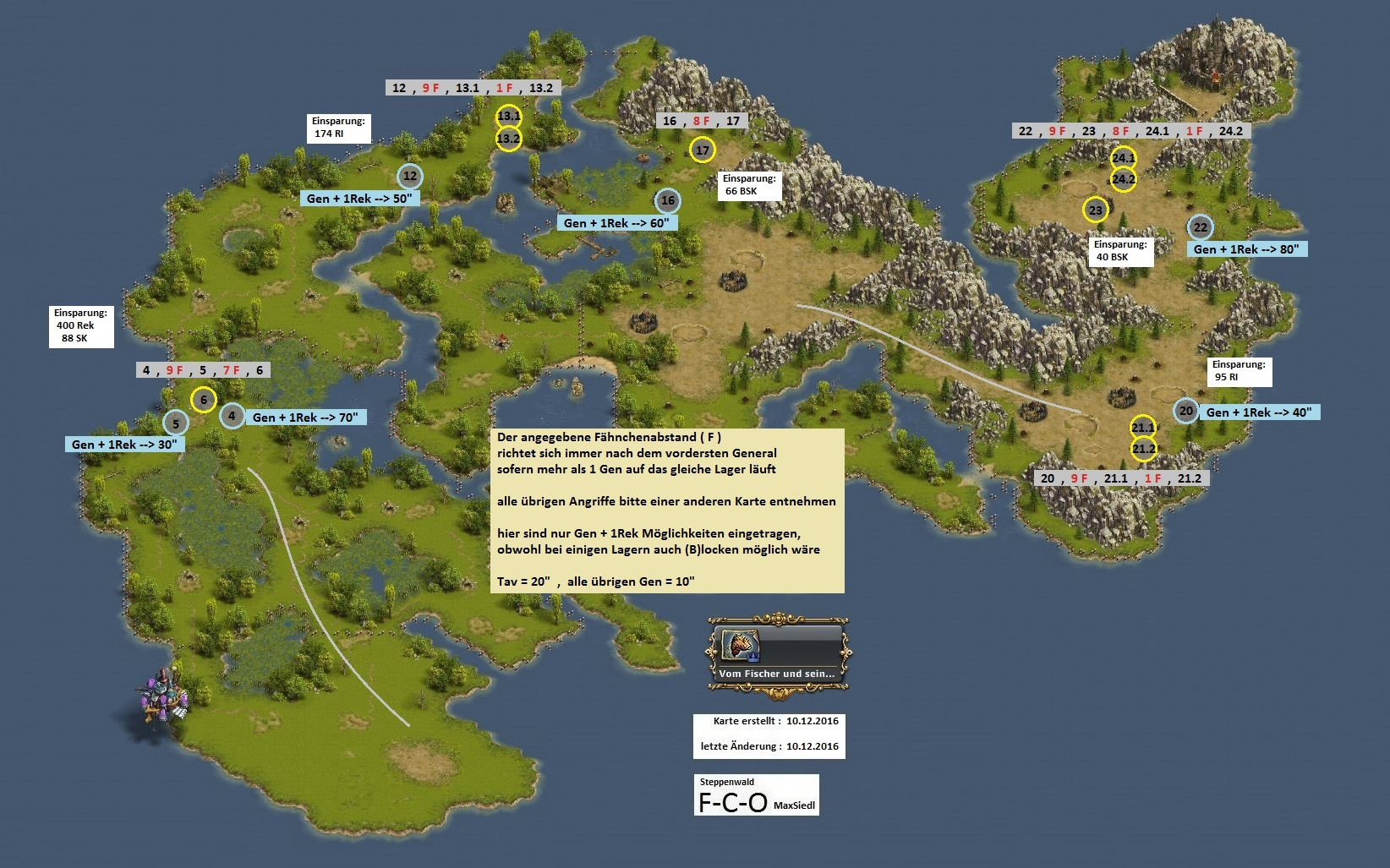Choose the blue-ringed circle marker 5
Viewport: 1390px width, 868px height.
pyautogui.click(x=175, y=423)
